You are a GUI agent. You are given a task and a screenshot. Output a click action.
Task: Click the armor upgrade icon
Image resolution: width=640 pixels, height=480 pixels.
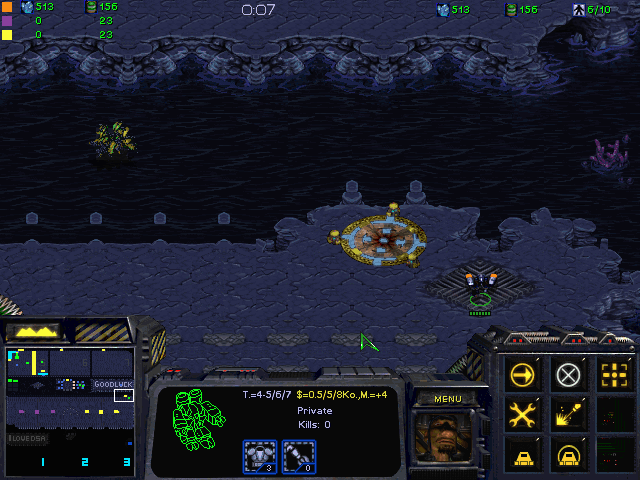(x=260, y=455)
